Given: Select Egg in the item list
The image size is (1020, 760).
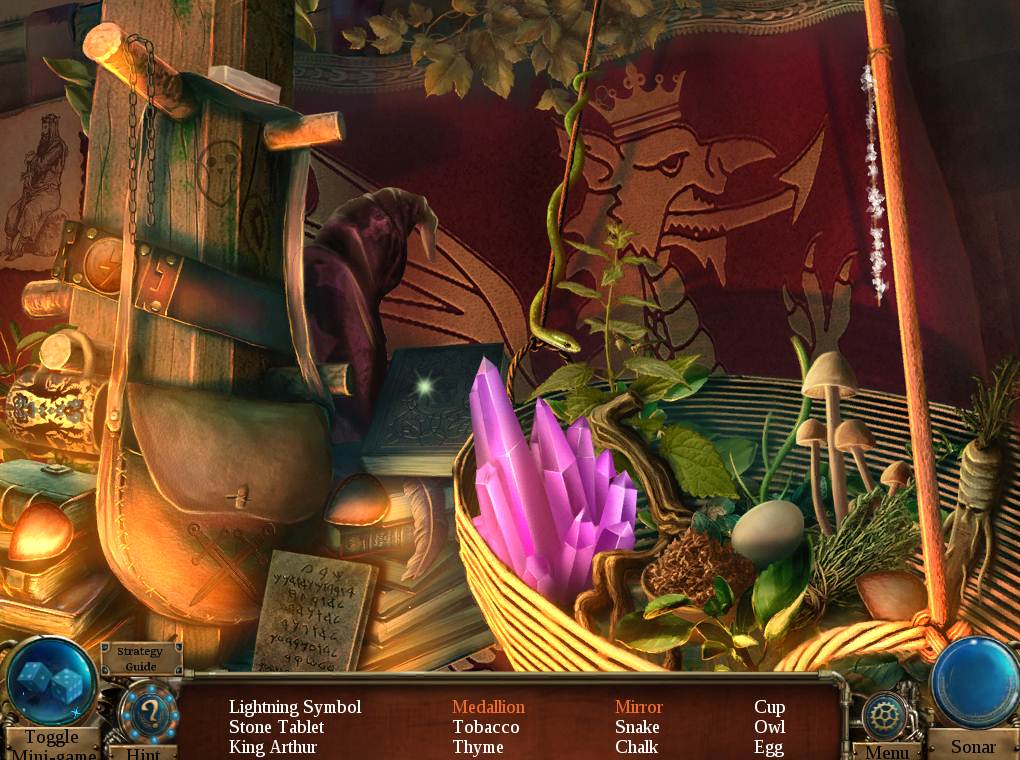Looking at the screenshot, I should (769, 747).
